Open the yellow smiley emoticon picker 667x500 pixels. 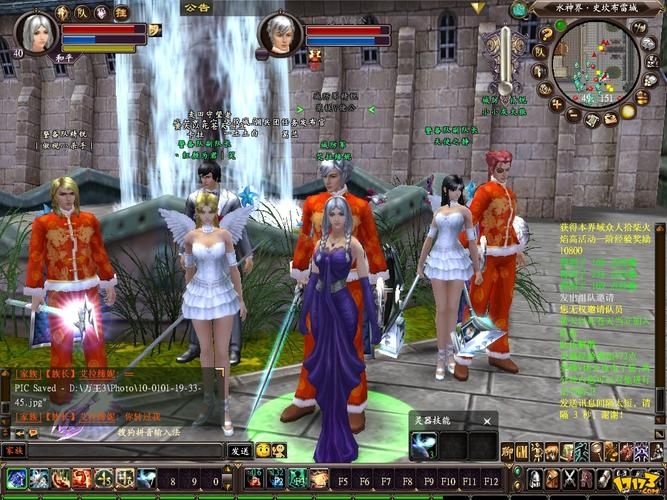(x=263, y=451)
